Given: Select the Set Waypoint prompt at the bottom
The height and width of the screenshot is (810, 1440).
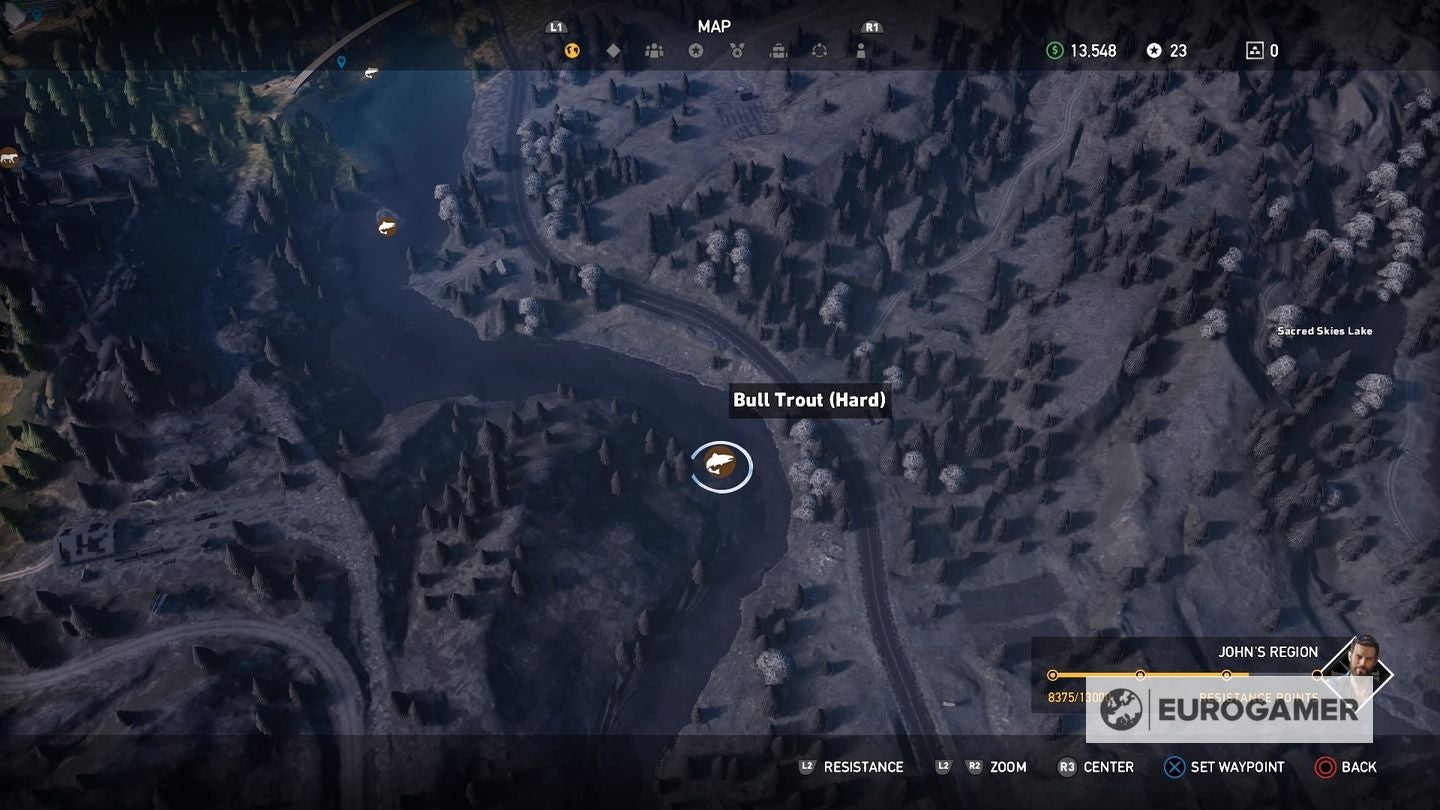Looking at the screenshot, I should click(1225, 767).
